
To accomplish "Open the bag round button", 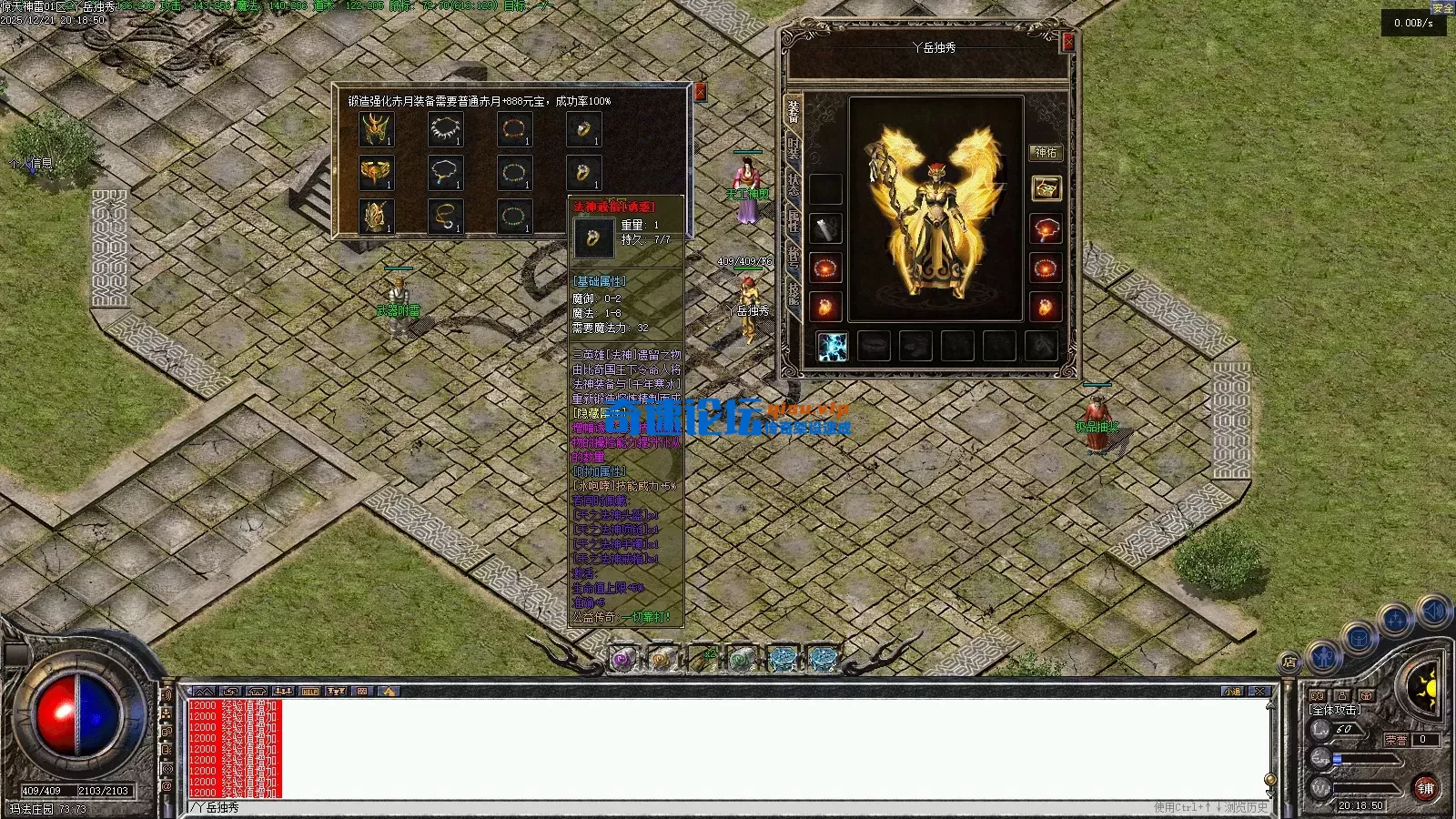I will coord(1359,638).
